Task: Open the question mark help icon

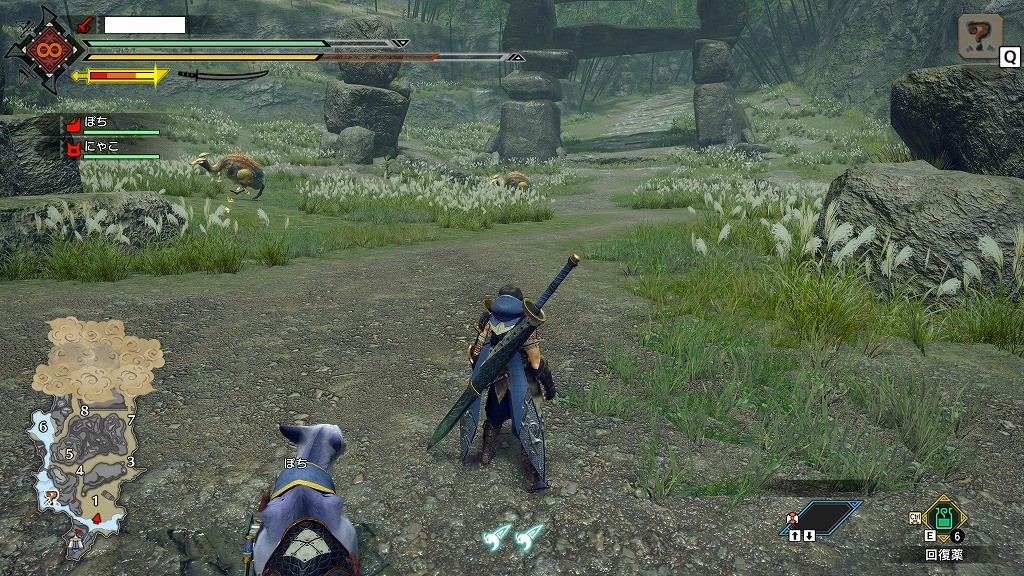Action: click(x=979, y=37)
